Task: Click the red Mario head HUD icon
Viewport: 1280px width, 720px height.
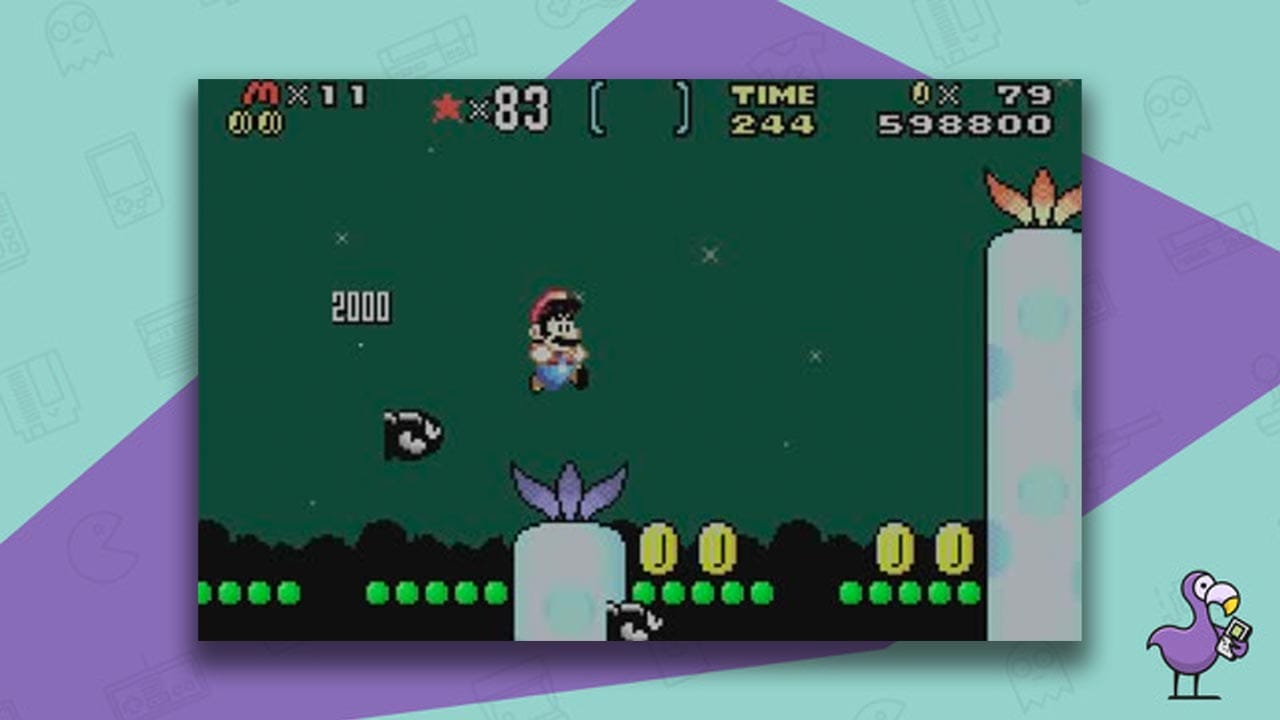Action: click(x=262, y=95)
